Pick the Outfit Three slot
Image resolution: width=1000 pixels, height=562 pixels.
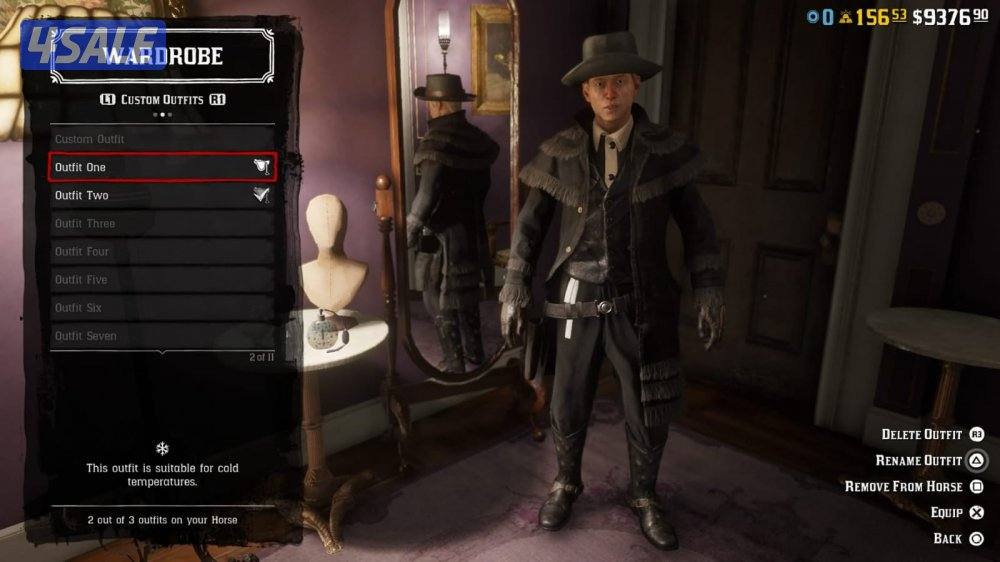(162, 223)
